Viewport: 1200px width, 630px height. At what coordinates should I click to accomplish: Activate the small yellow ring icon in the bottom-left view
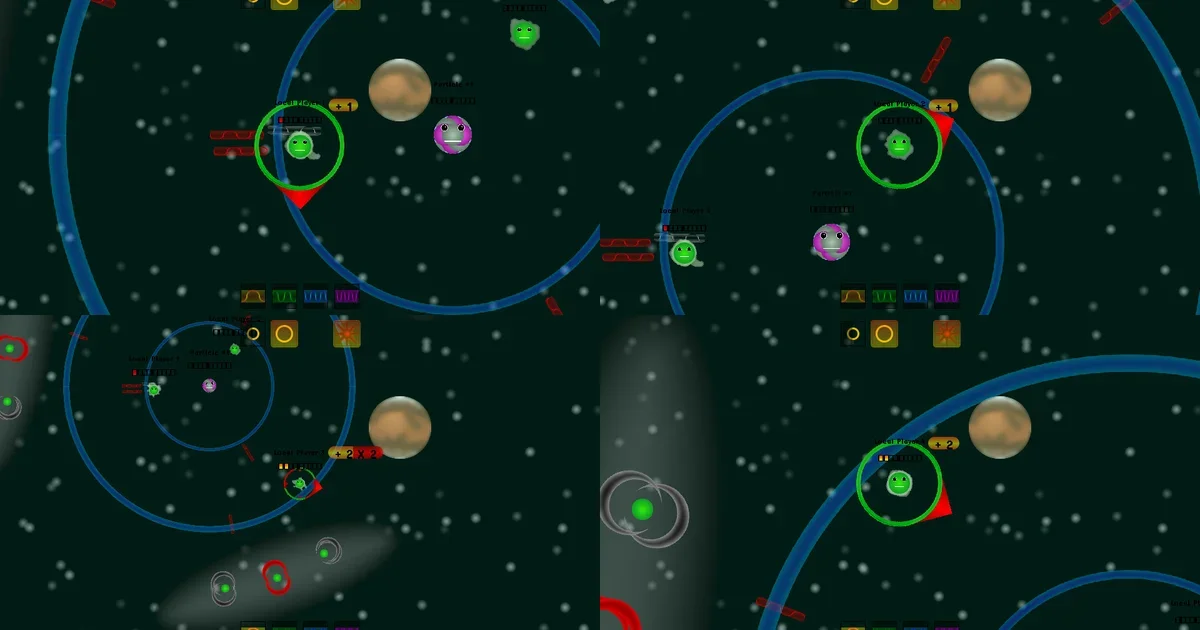[x=253, y=334]
